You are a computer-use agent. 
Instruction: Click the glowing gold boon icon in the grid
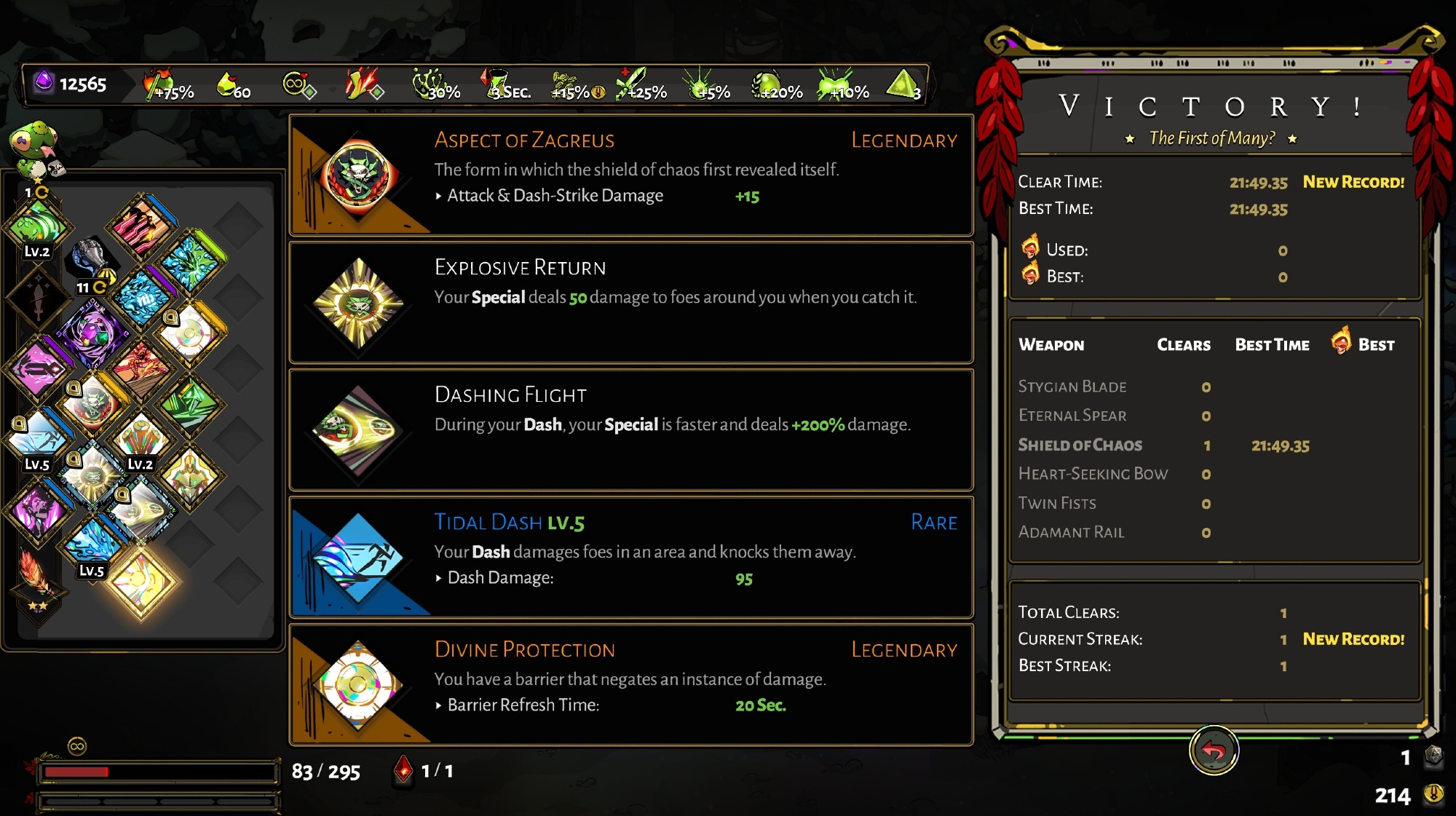[141, 580]
